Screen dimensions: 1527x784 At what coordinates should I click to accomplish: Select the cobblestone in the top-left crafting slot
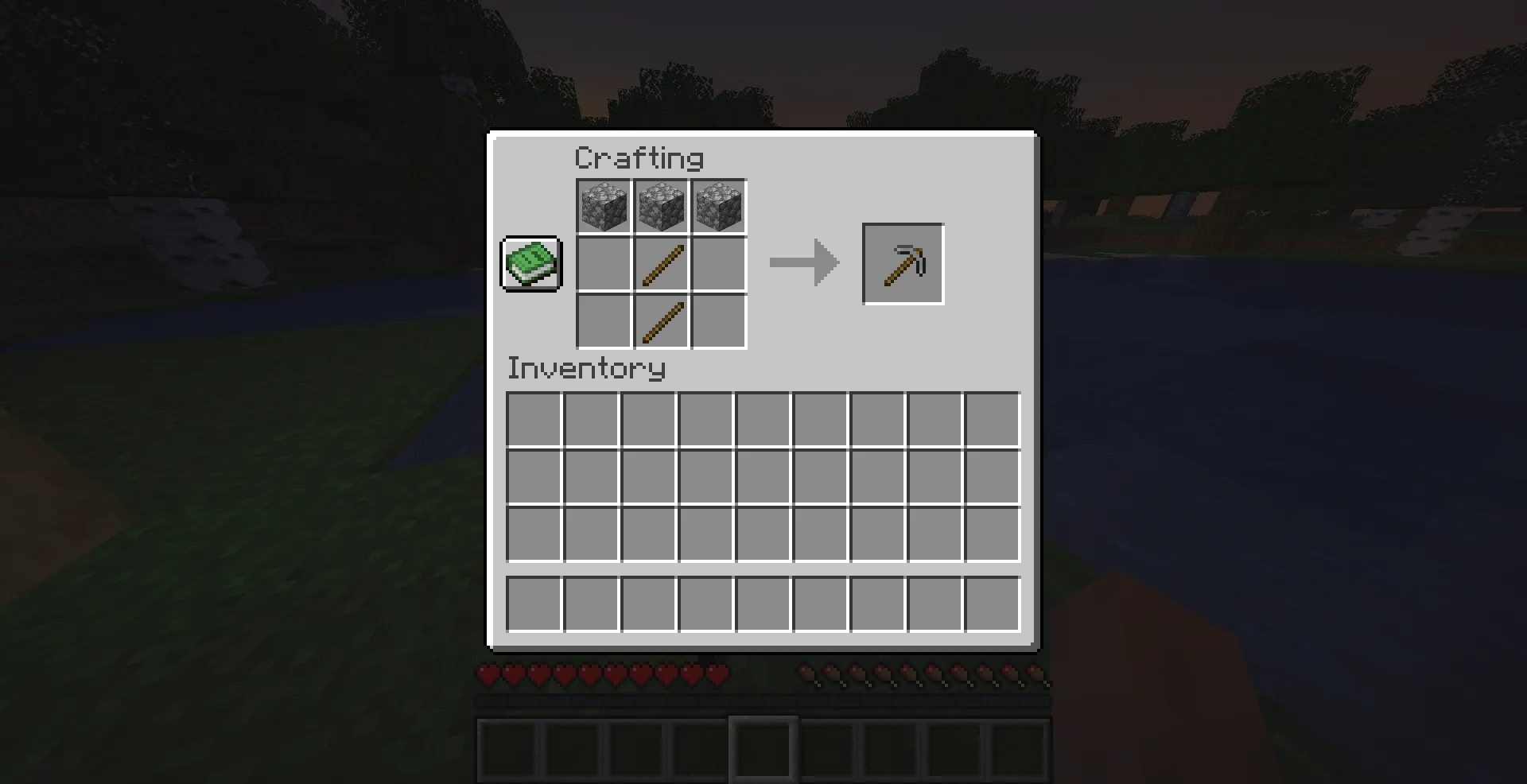[604, 208]
